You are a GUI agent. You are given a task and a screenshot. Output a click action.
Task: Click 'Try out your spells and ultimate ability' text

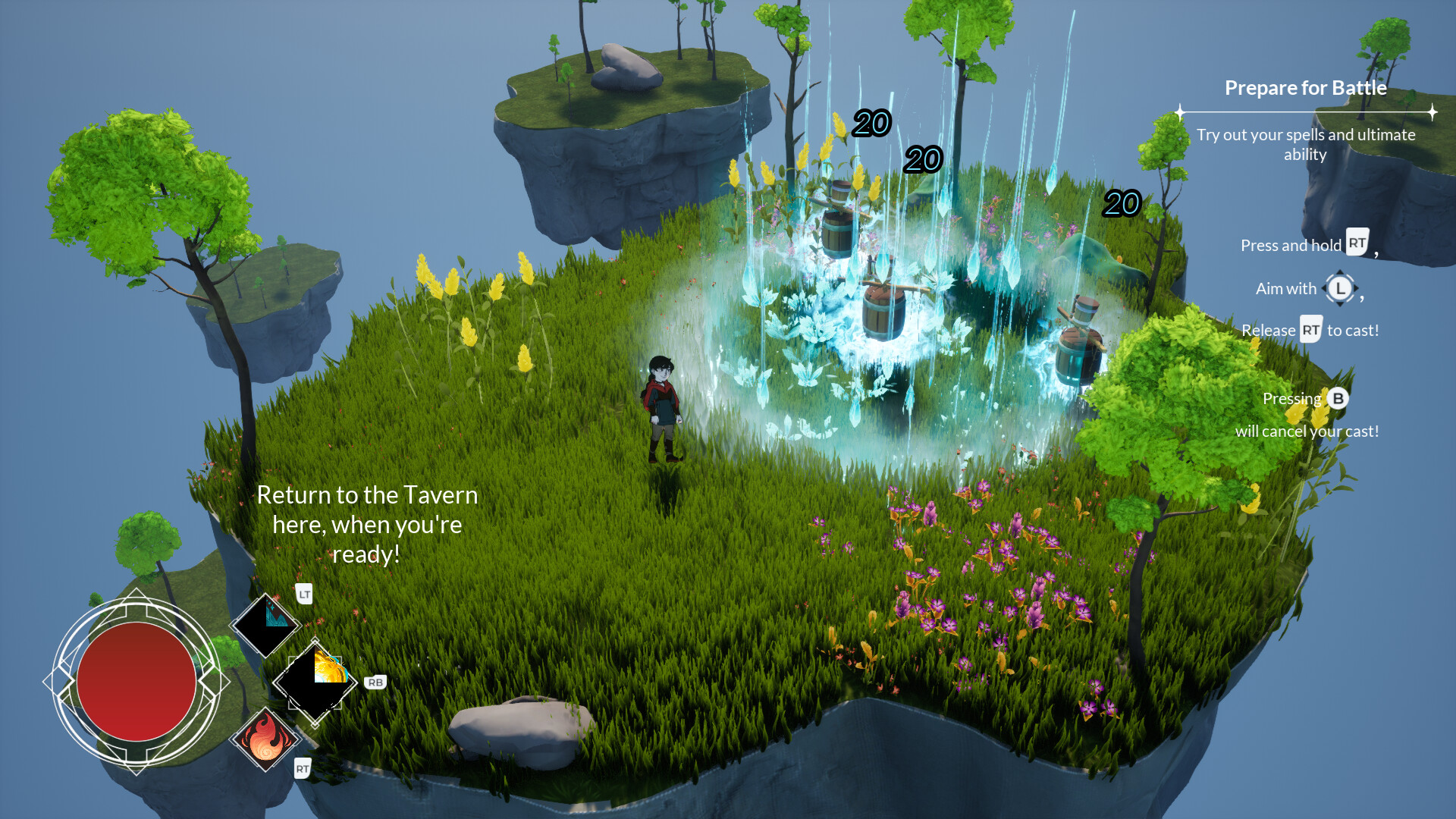[1306, 144]
